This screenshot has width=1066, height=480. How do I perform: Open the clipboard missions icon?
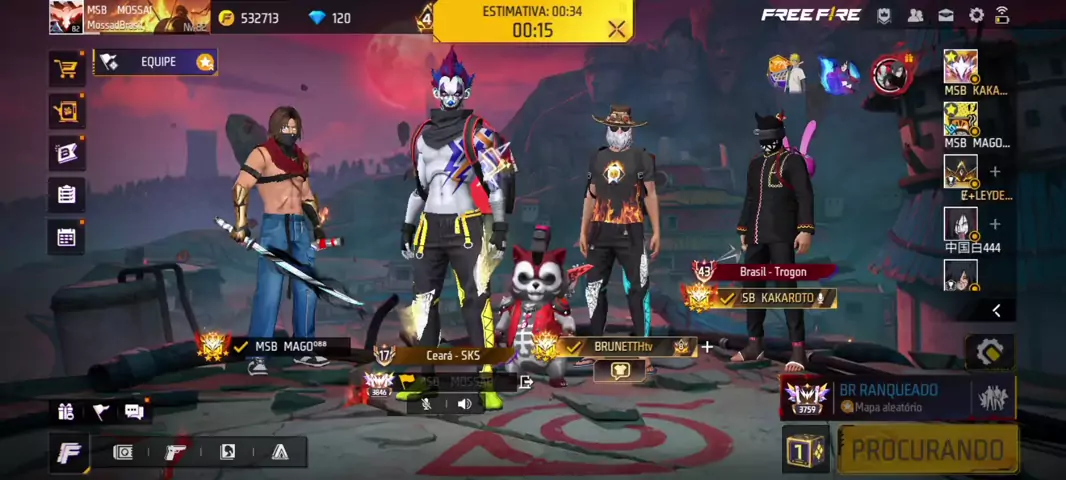[x=66, y=195]
